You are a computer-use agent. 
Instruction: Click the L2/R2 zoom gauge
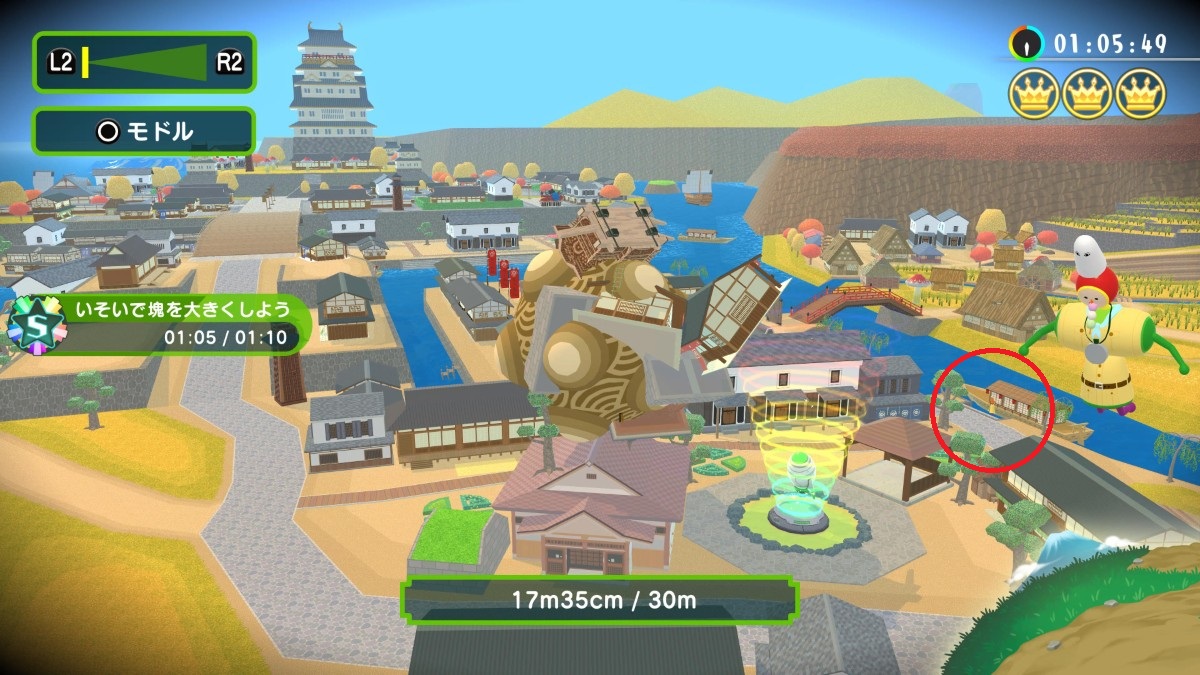(144, 62)
